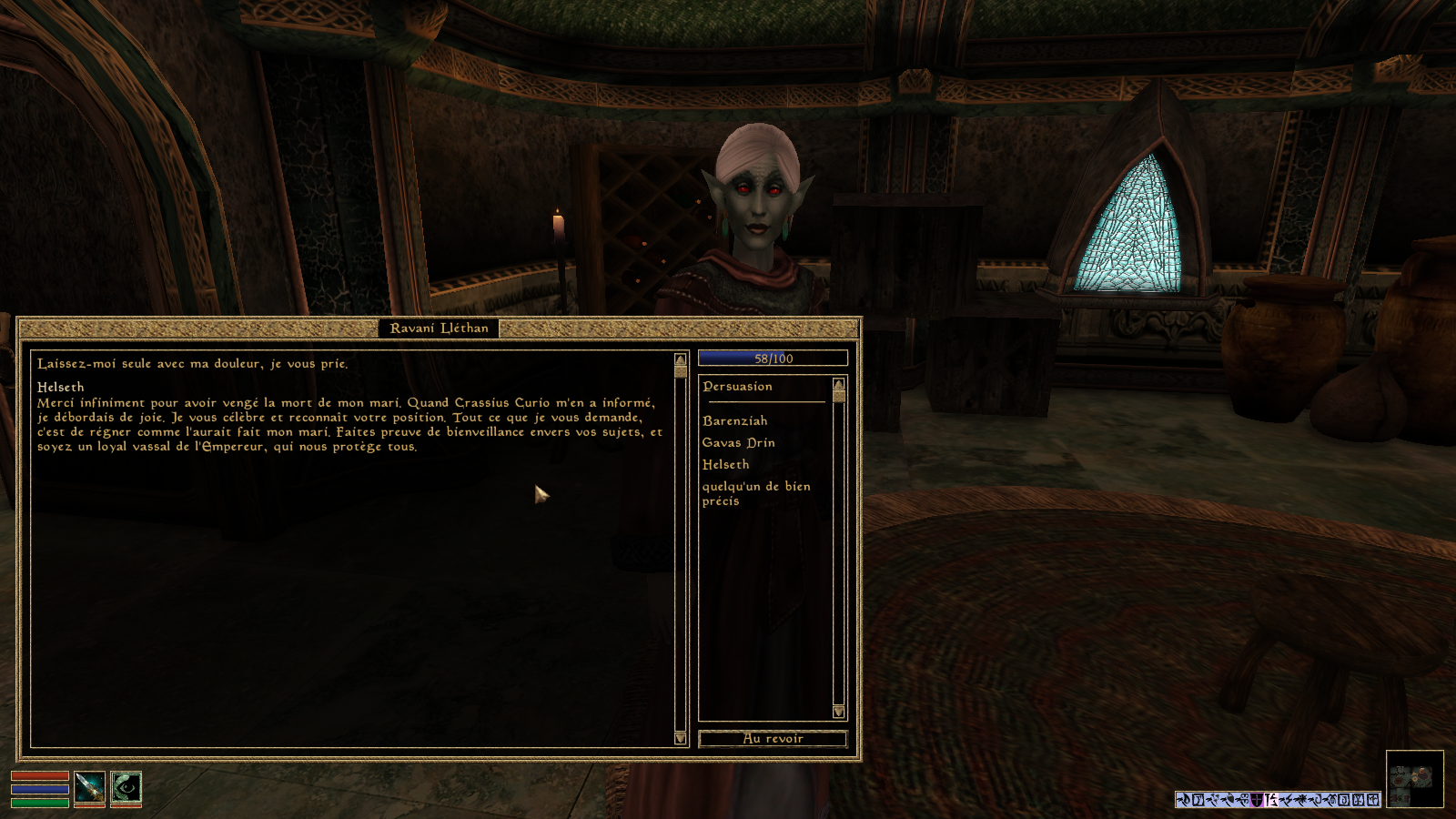Click the Au revoir button

click(x=773, y=739)
